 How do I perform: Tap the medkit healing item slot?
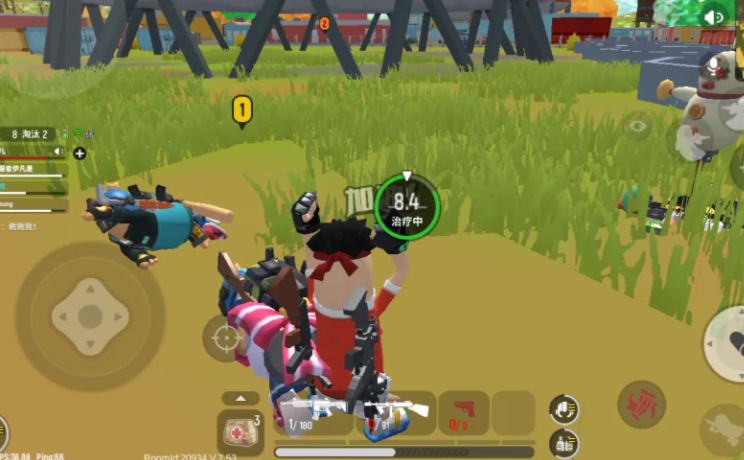point(240,432)
